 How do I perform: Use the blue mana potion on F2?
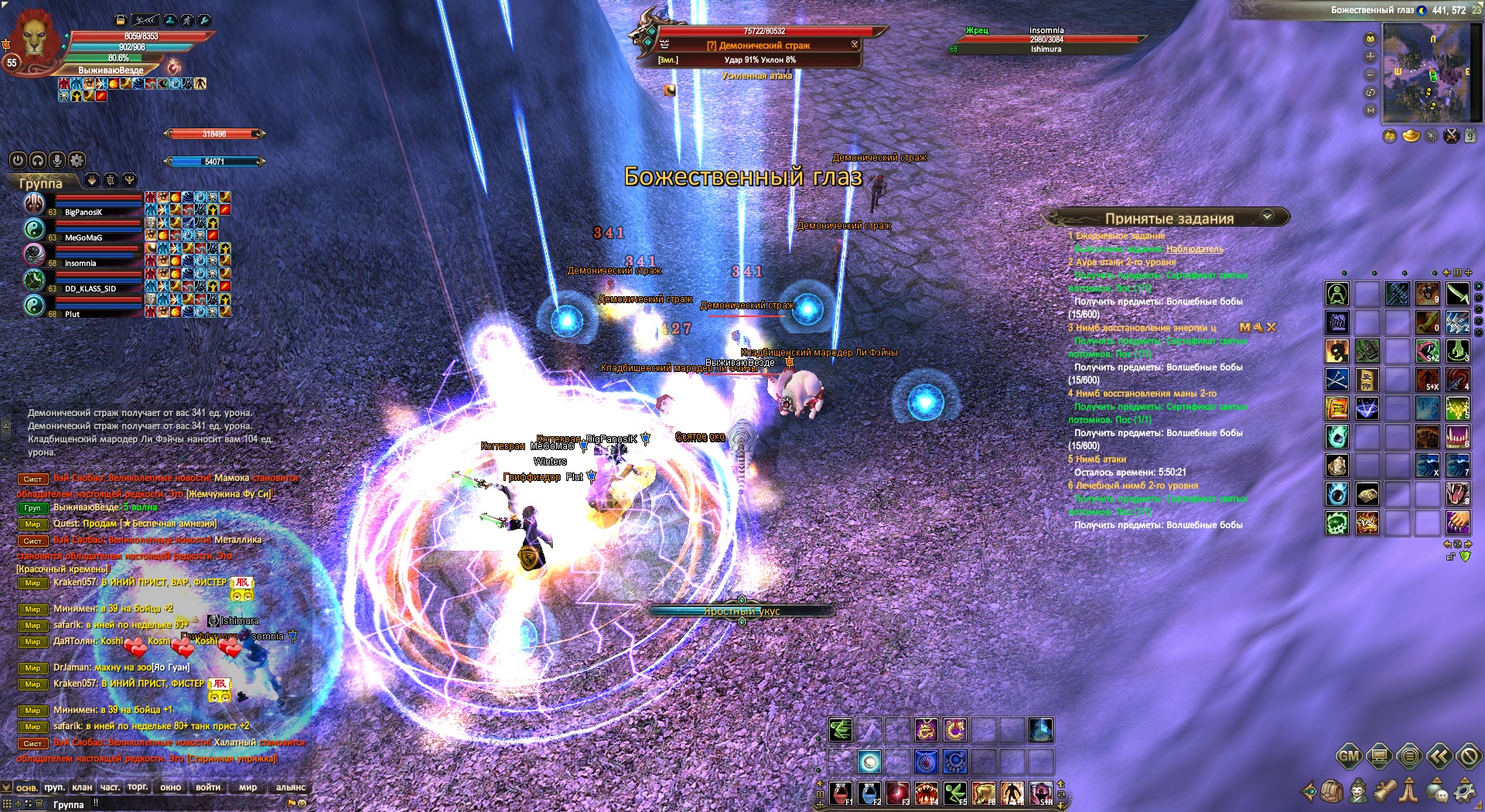(x=869, y=793)
